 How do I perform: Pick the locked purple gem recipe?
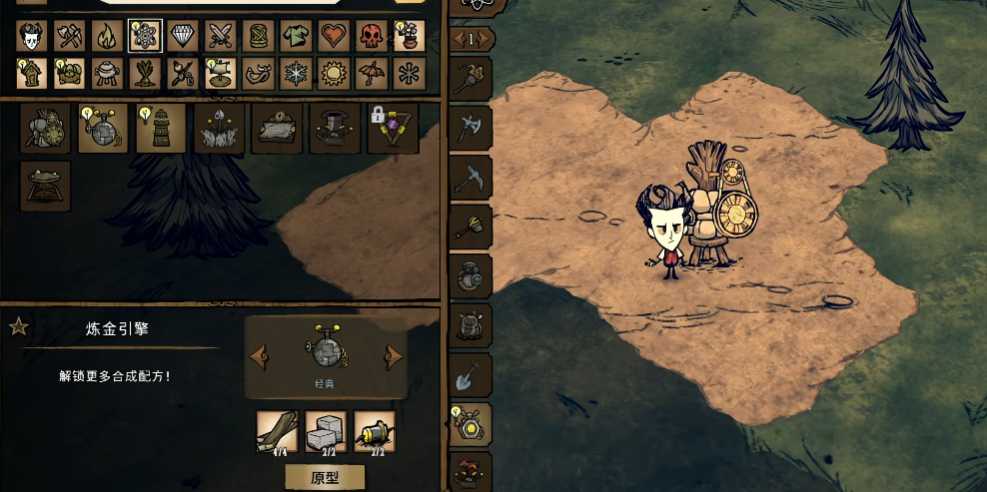point(393,129)
